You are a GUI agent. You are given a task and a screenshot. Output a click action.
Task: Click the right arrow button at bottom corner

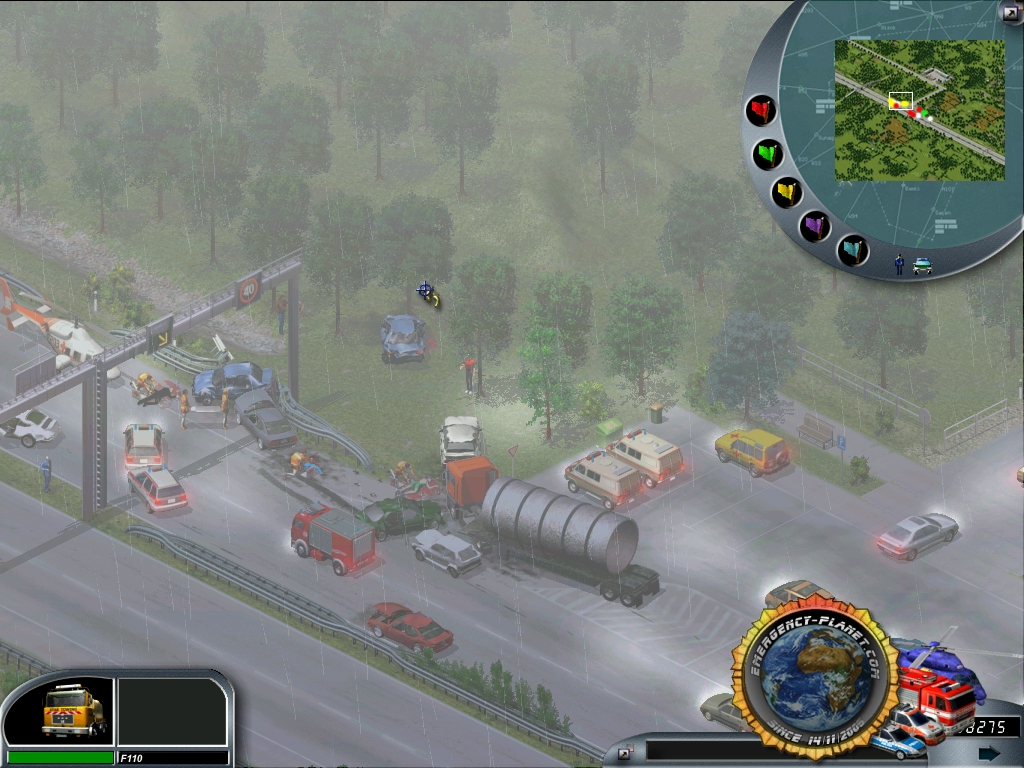(x=989, y=753)
